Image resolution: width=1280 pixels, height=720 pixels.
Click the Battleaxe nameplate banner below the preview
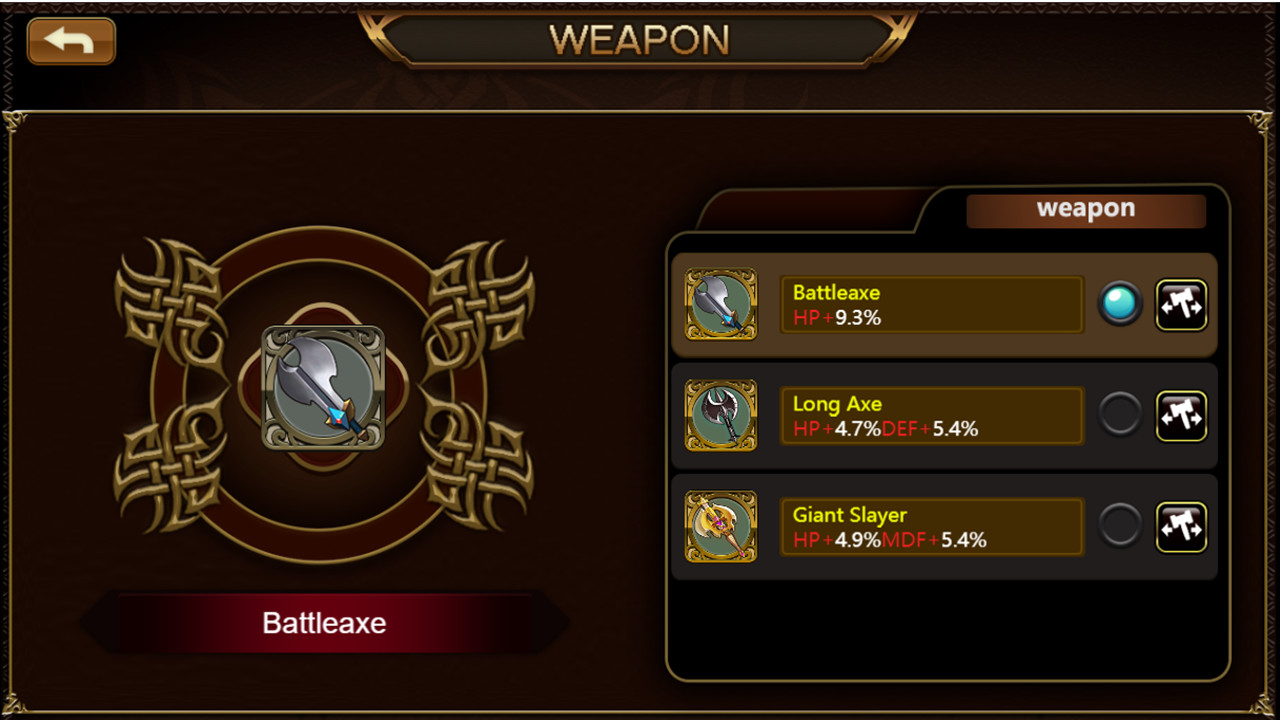tap(324, 622)
